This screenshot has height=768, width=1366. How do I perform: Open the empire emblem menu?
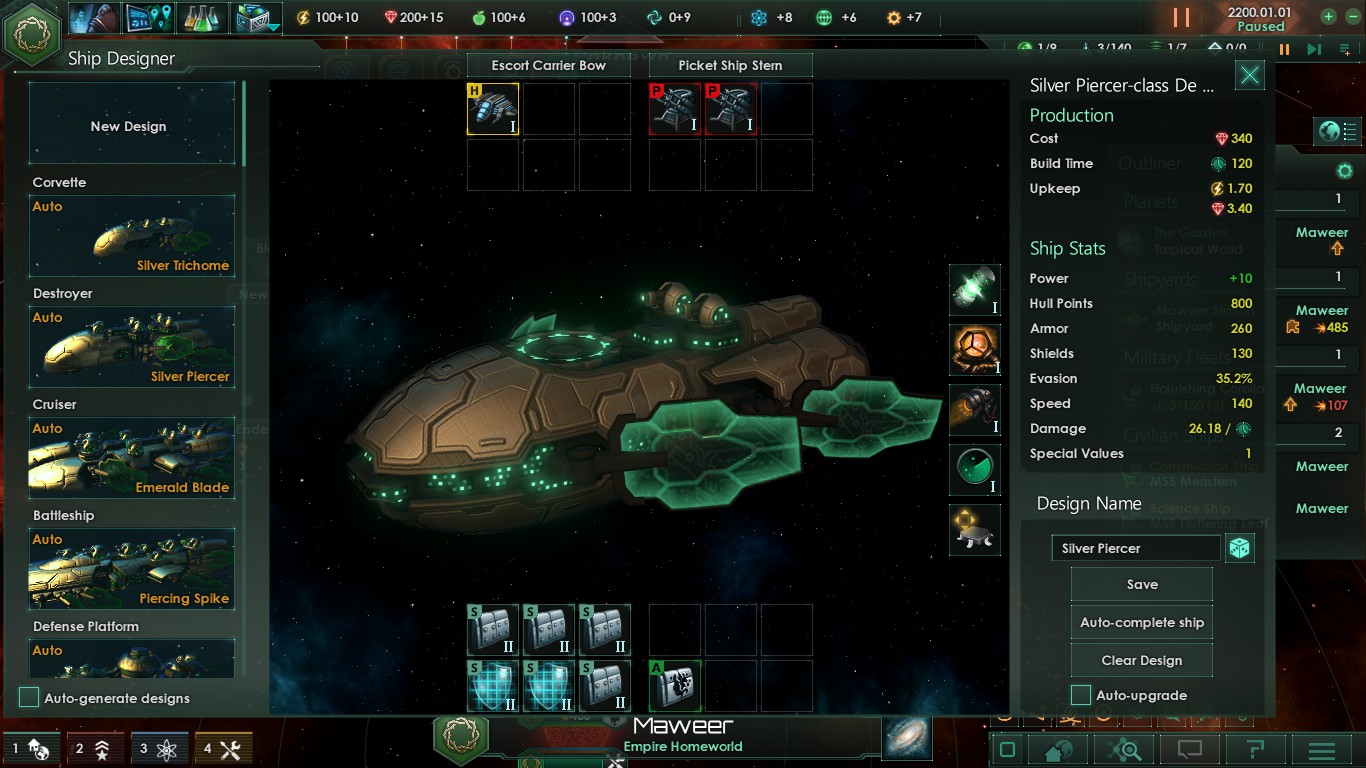click(x=31, y=31)
